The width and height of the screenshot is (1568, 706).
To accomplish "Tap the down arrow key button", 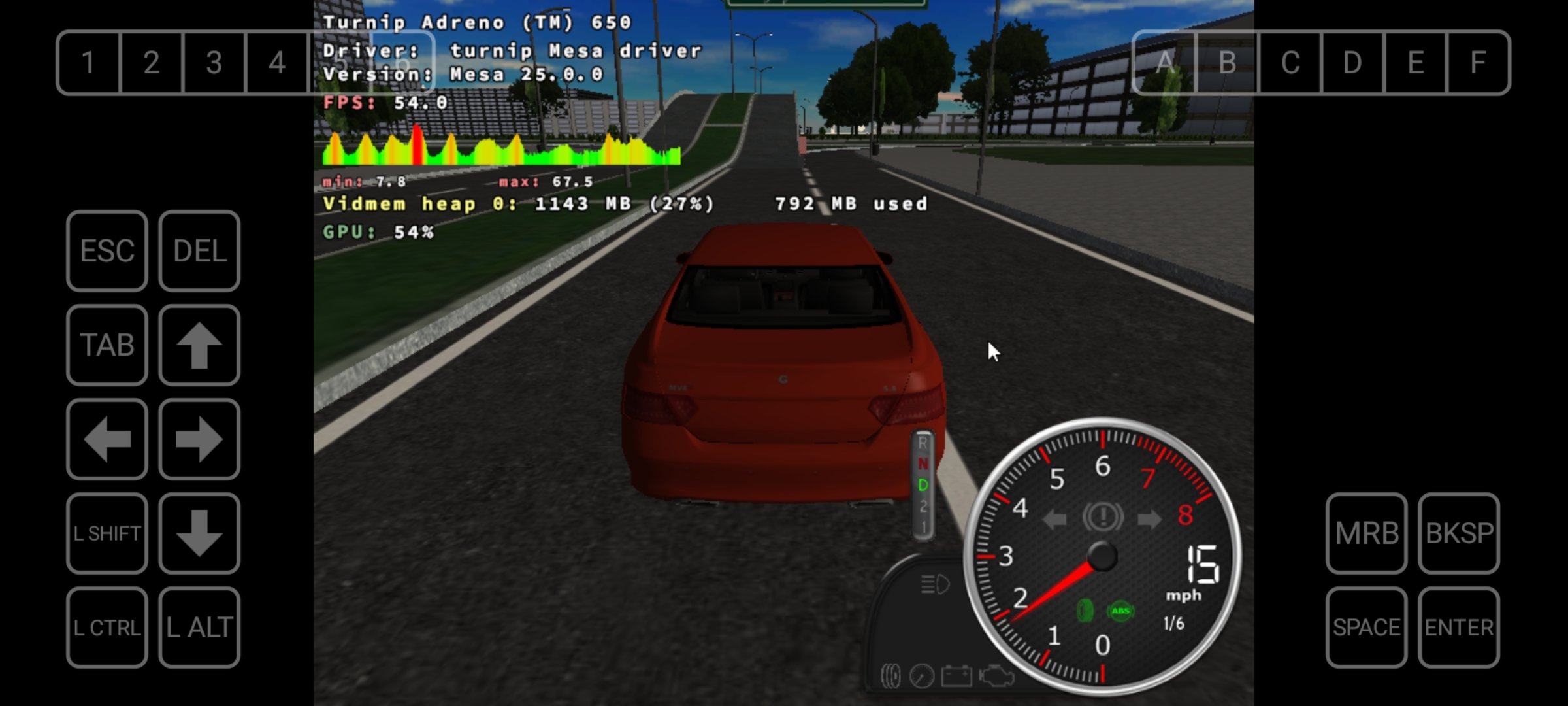I will coord(199,533).
